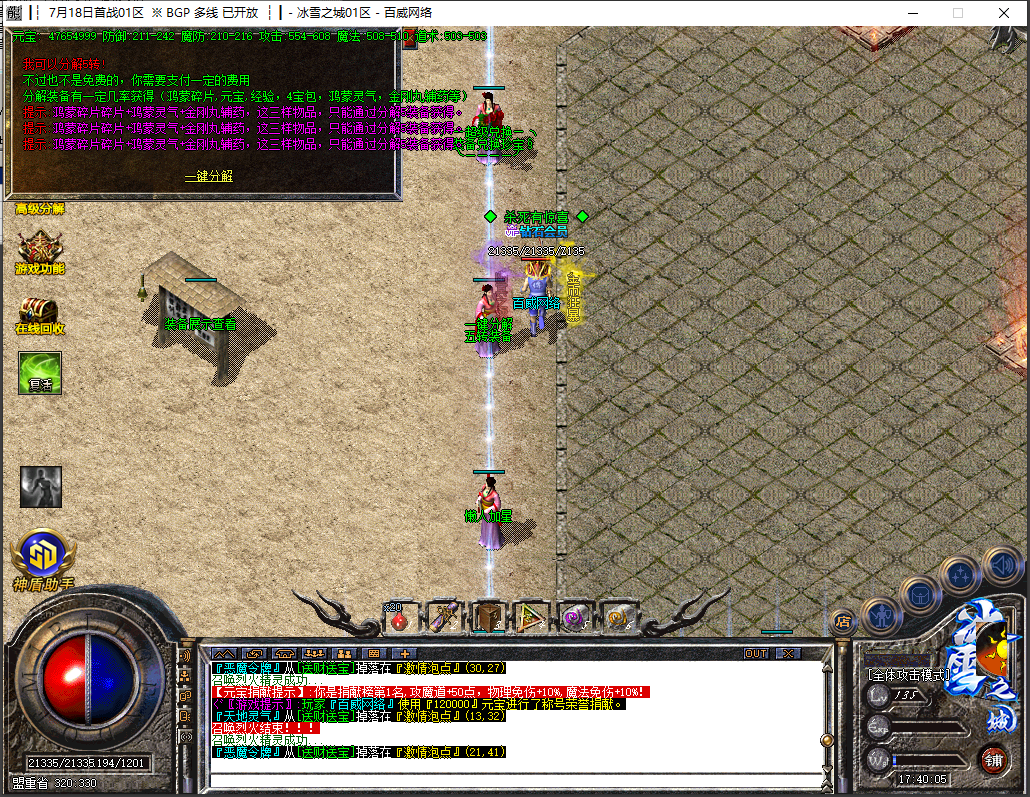Click the 店 shop round button
The image size is (1030, 797).
point(842,621)
